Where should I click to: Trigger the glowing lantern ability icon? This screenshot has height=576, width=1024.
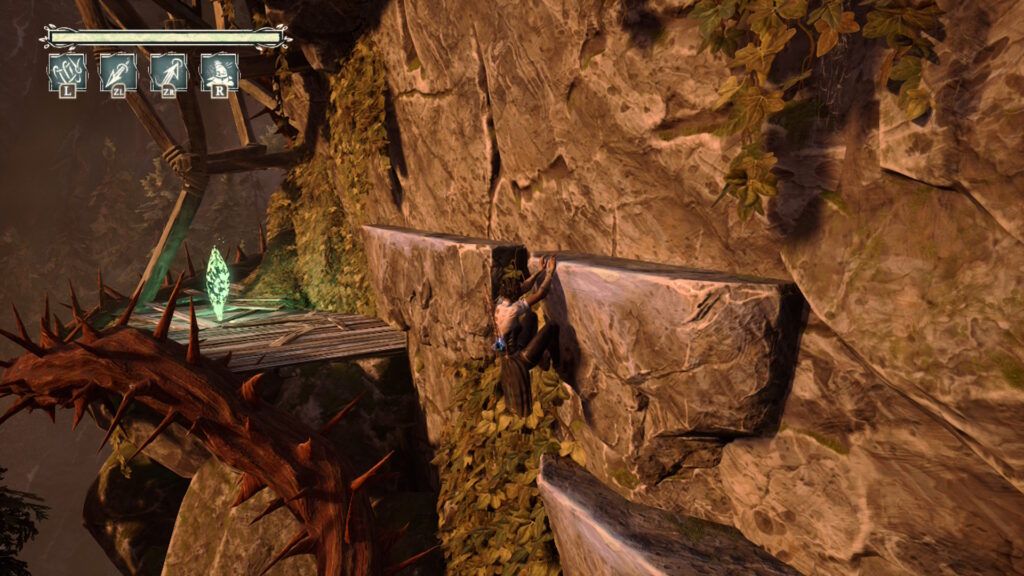[219, 72]
